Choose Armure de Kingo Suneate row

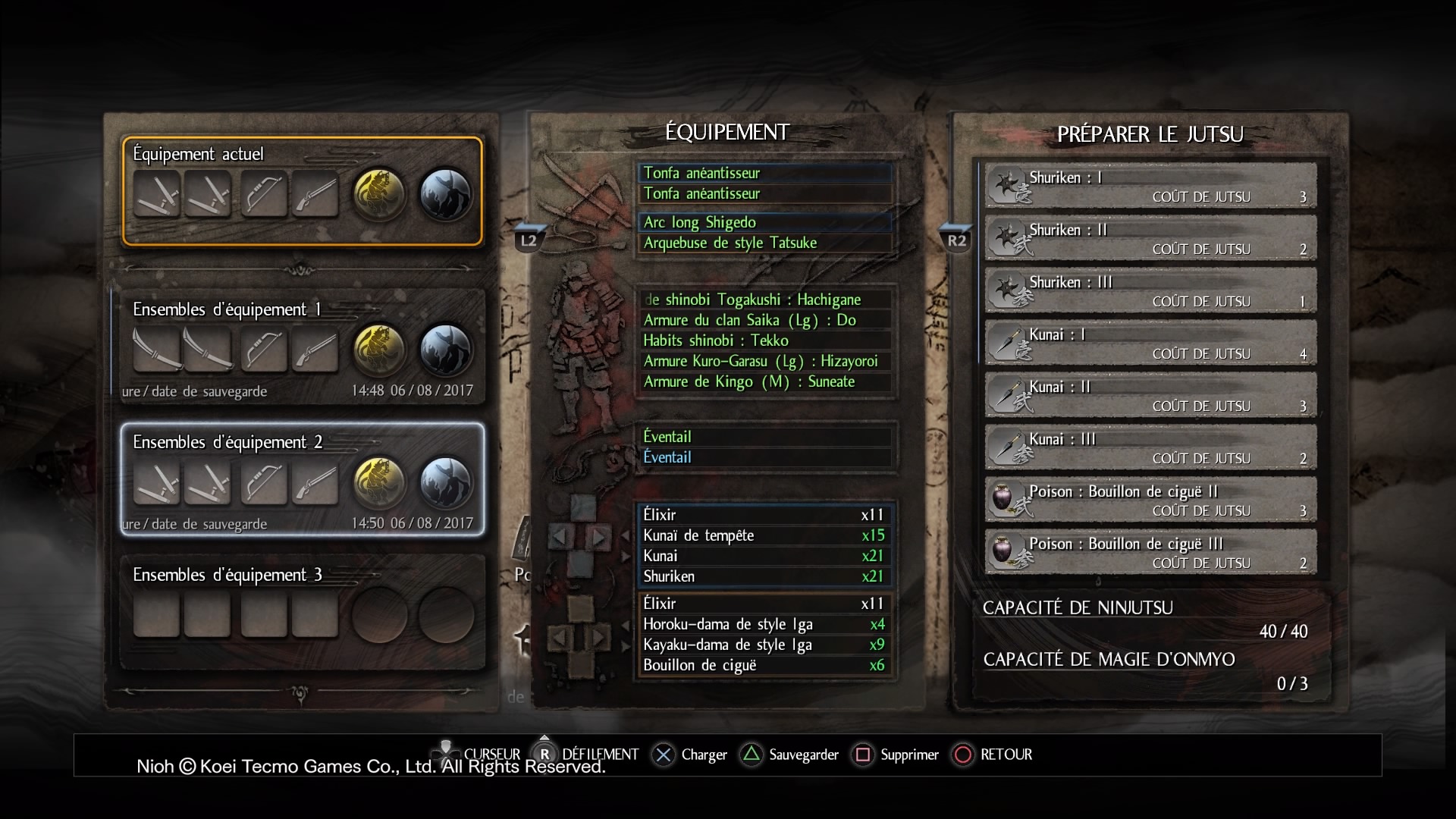coord(764,381)
